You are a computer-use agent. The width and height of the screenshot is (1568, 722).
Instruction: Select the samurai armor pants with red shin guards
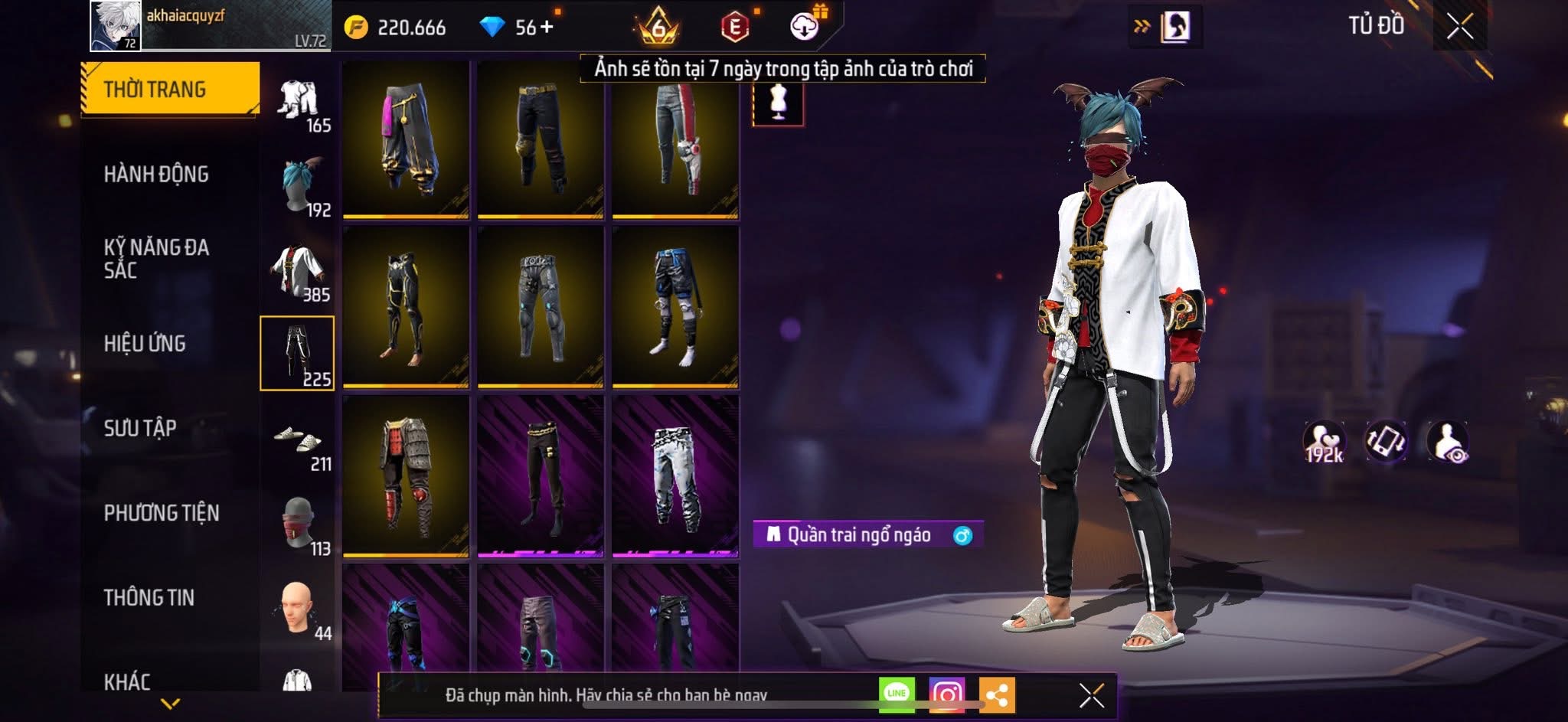pos(406,475)
